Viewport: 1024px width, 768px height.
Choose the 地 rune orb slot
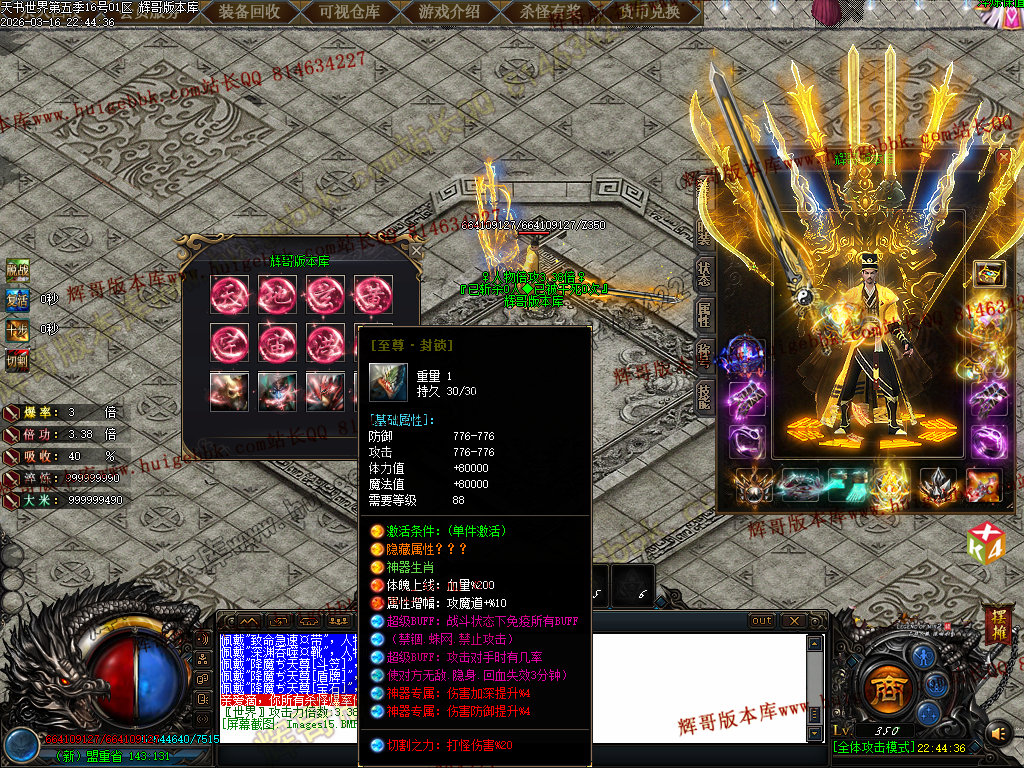pyautogui.click(x=277, y=295)
